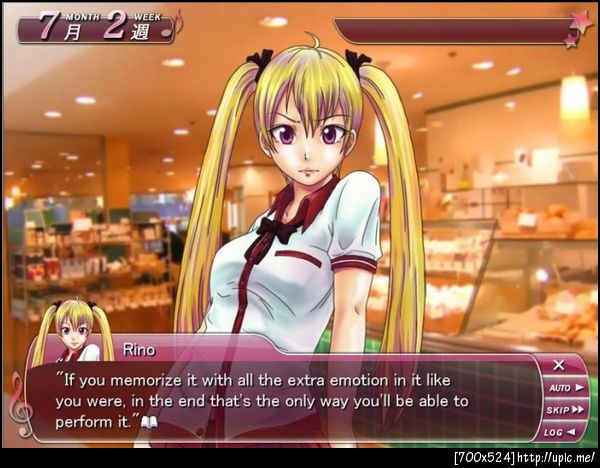Screen dimensions: 600x468
Task: Activate the SKIP button
Action: (x=565, y=409)
